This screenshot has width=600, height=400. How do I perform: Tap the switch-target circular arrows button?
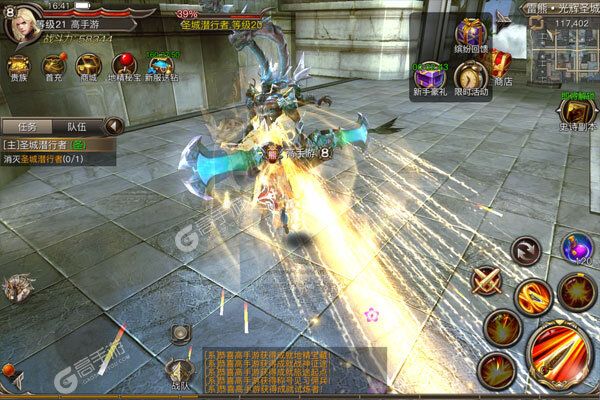click(525, 251)
